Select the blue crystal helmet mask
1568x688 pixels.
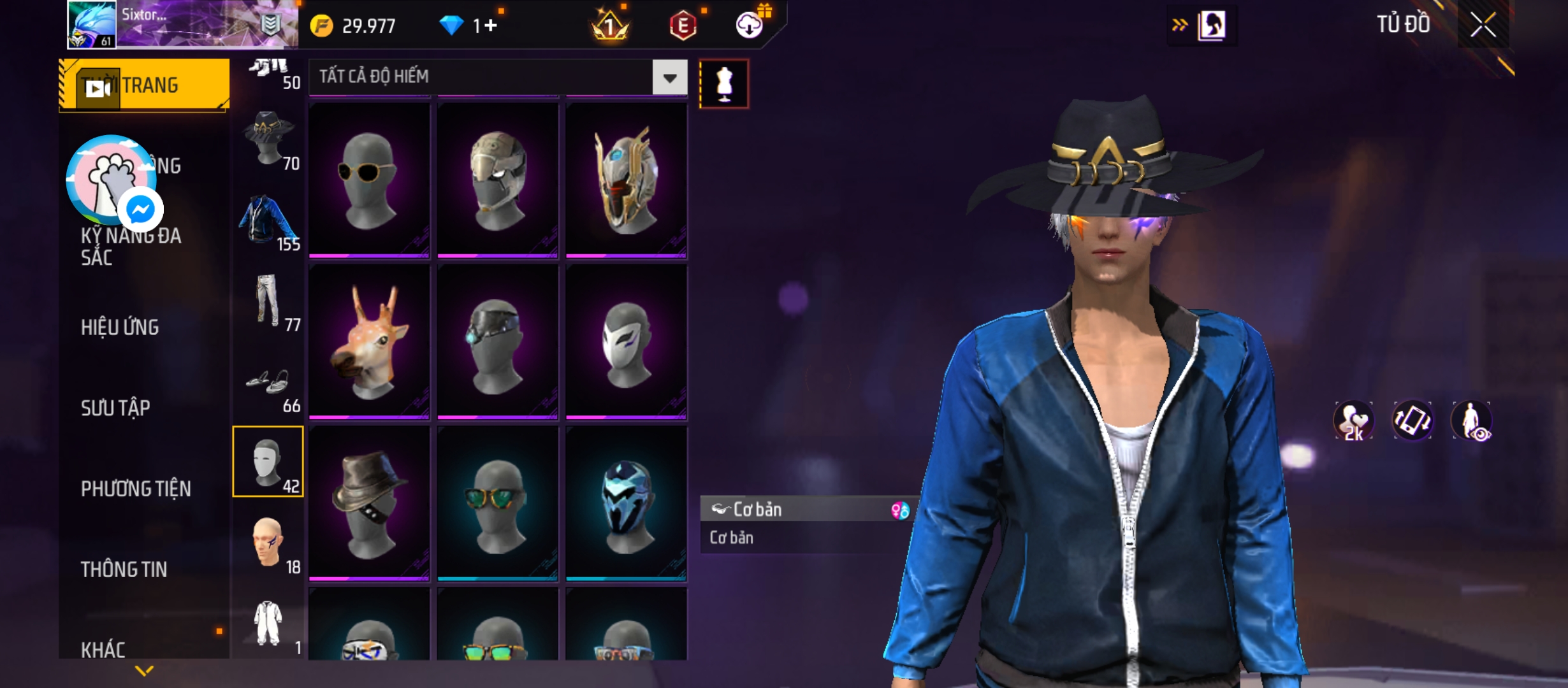tap(626, 503)
